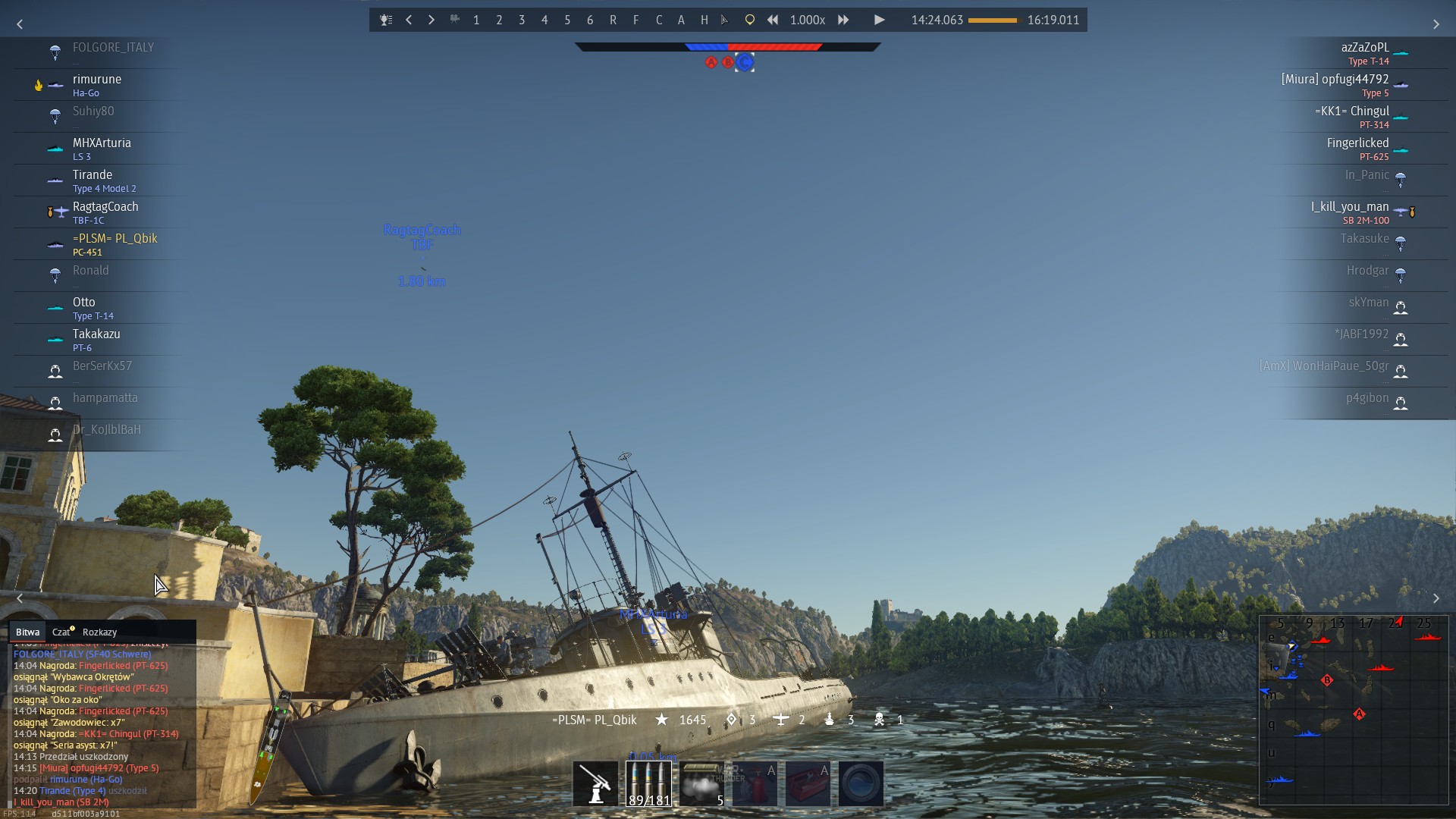Switch to the previous player with left arrow
This screenshot has width=1456, height=819.
[409, 20]
